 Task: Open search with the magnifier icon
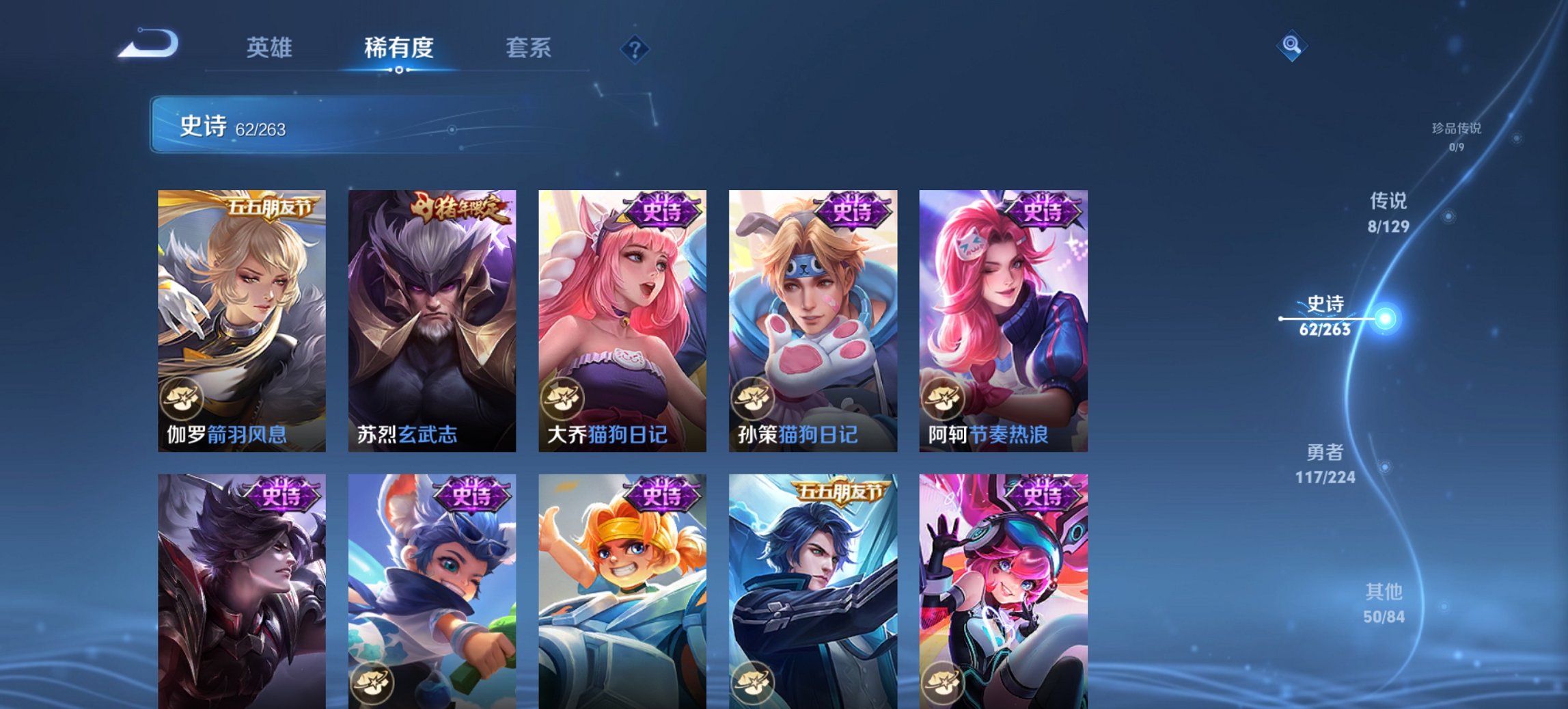(1290, 46)
